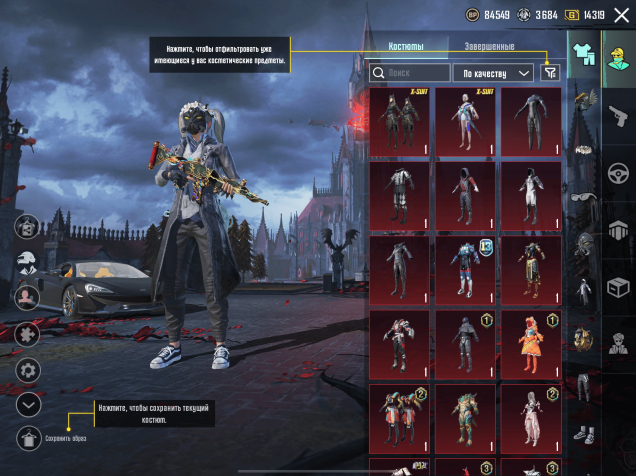Image resolution: width=636 pixels, height=476 pixels.
Task: Open the По качеству sort dropdown
Action: pos(493,73)
